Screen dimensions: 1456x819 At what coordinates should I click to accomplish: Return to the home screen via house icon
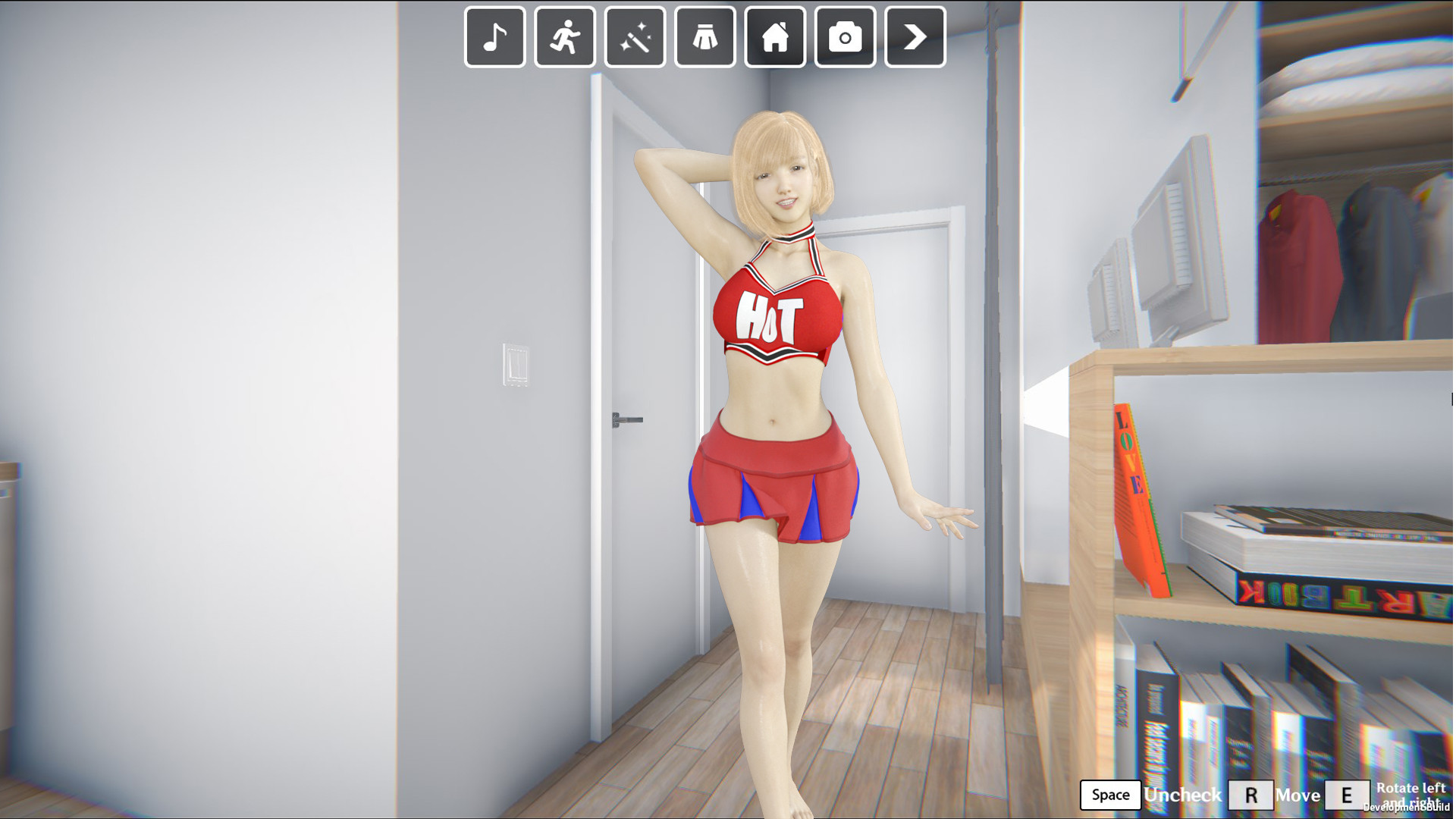click(x=775, y=36)
